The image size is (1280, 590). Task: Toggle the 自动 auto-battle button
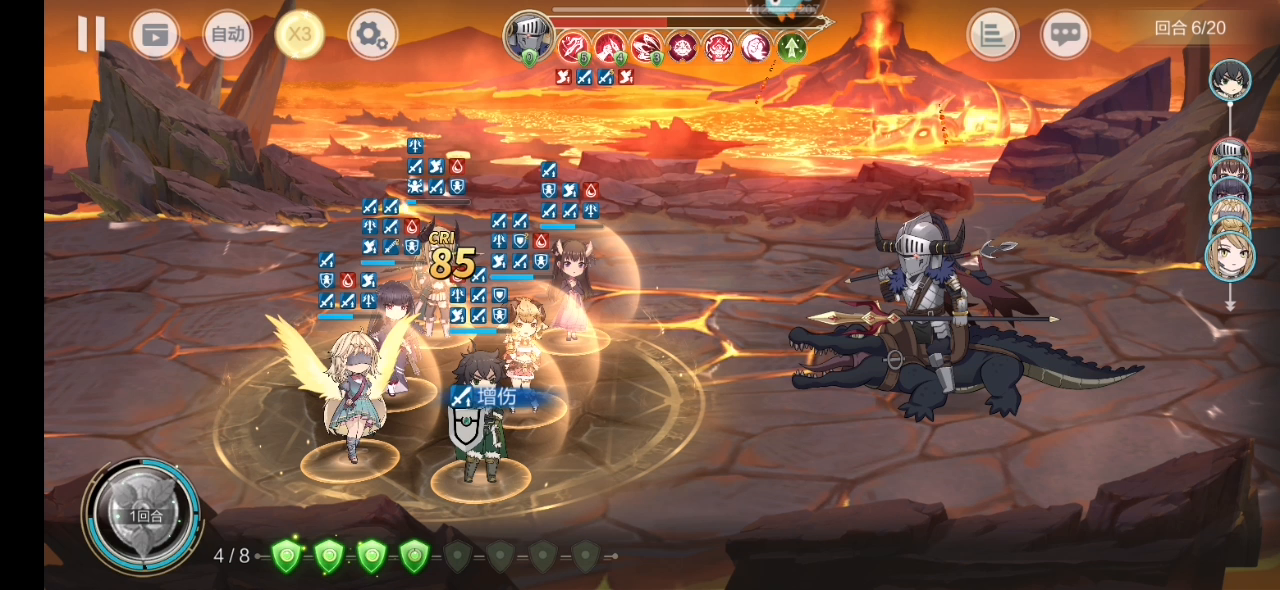pos(227,35)
